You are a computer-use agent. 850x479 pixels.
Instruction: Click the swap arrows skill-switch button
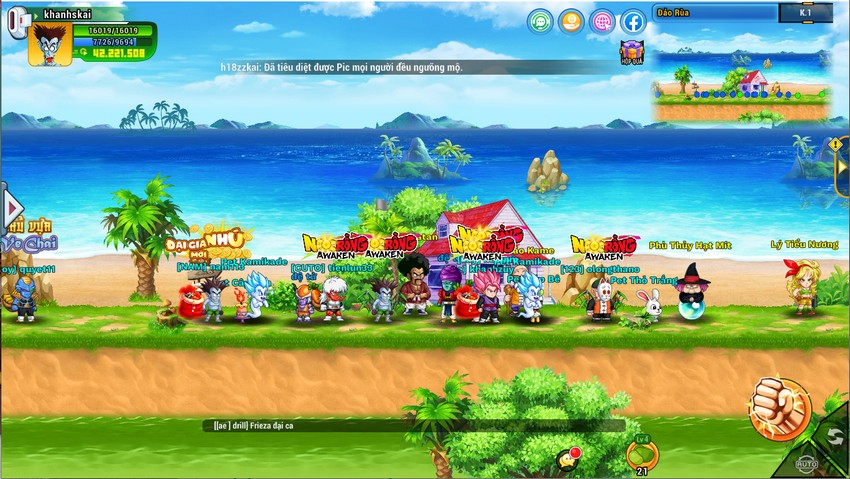pyautogui.click(x=832, y=435)
